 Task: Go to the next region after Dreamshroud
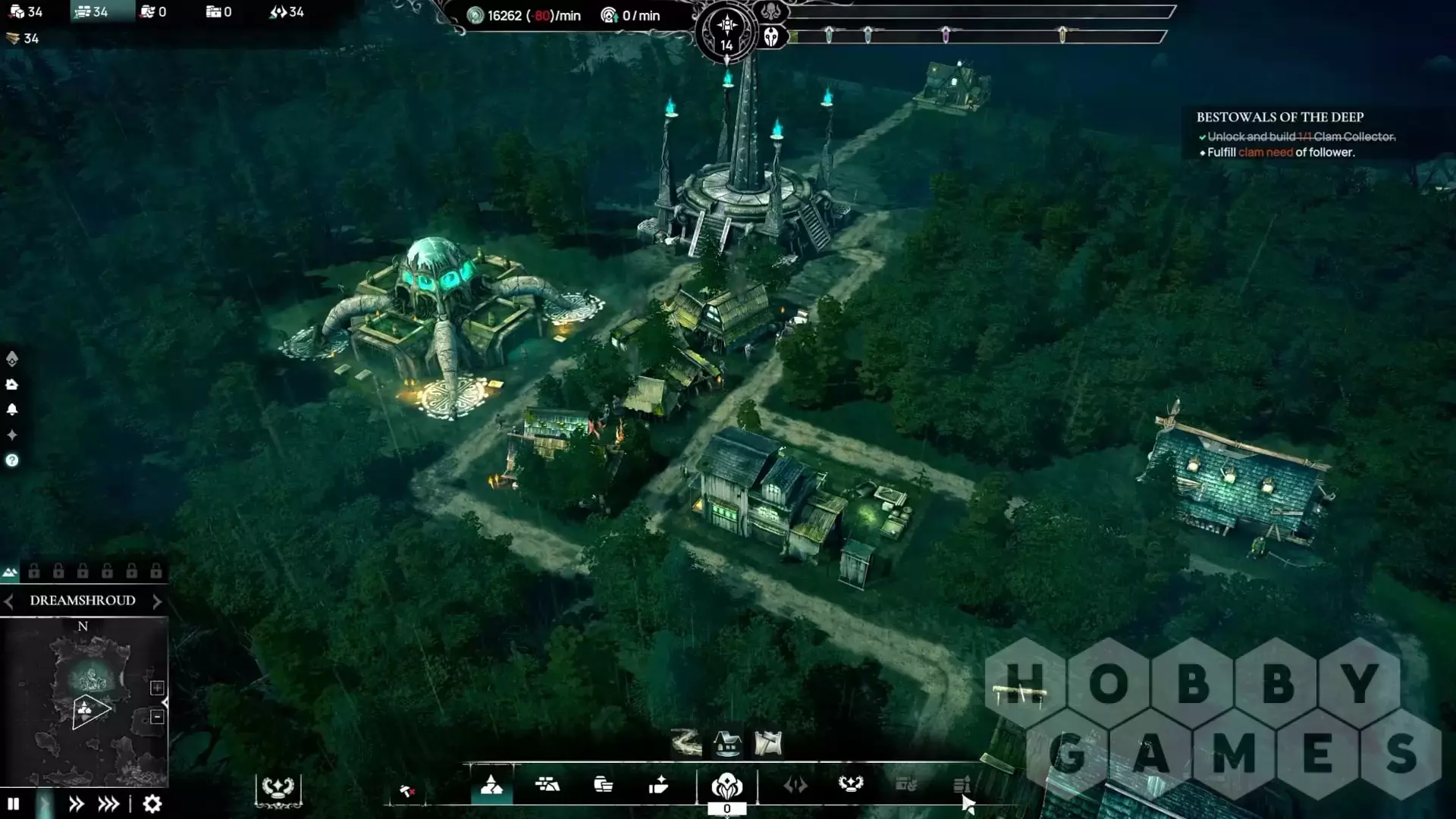(157, 601)
